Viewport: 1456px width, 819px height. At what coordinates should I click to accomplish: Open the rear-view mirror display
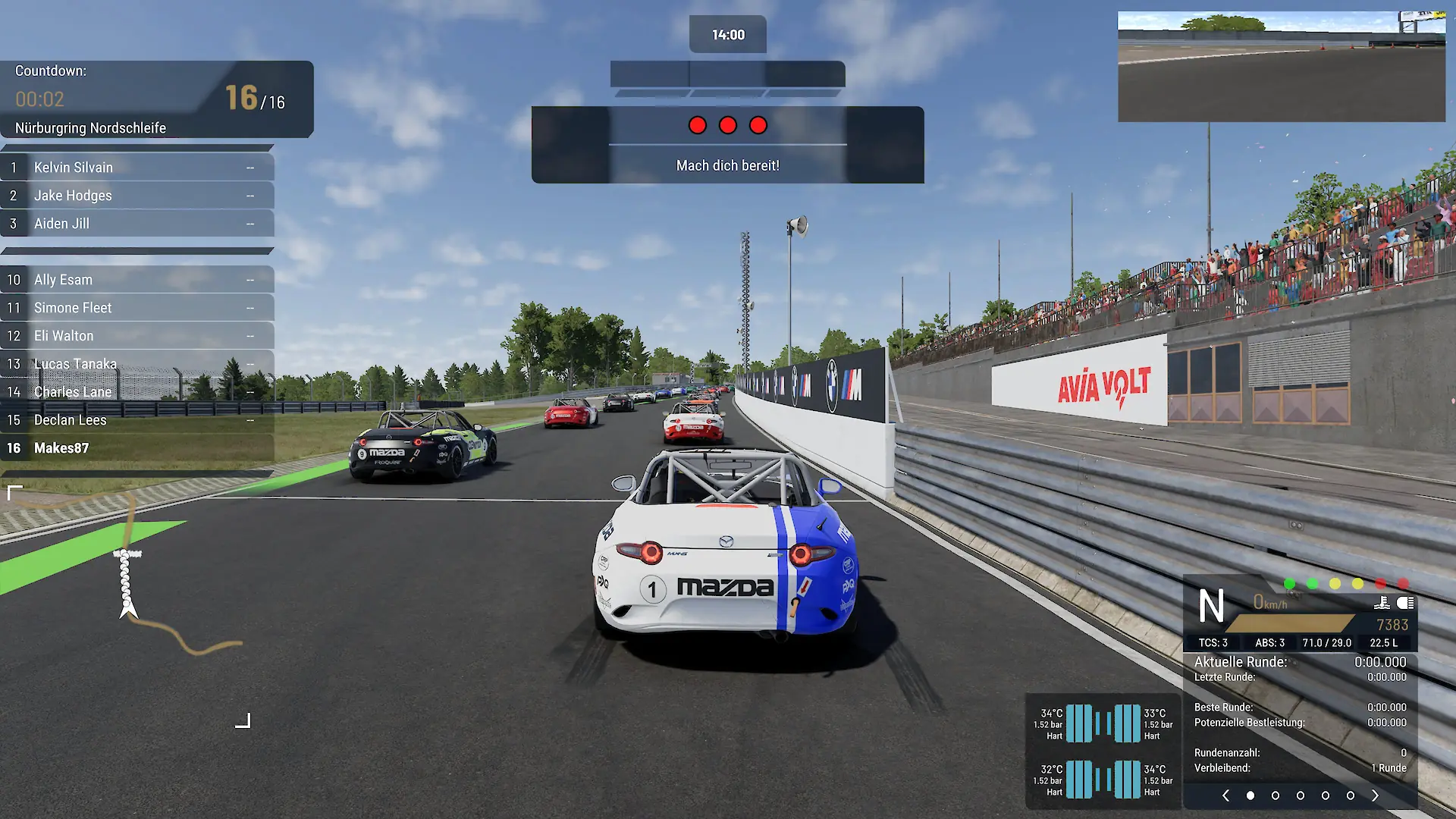[1282, 67]
